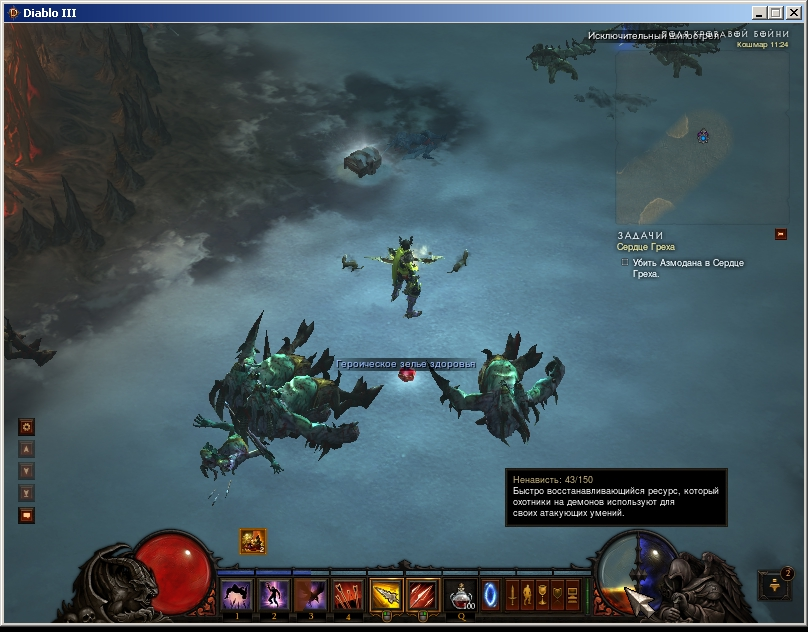Image resolution: width=808 pixels, height=632 pixels.
Task: Select the golden arrow primary attack skill
Action: pyautogui.click(x=386, y=595)
